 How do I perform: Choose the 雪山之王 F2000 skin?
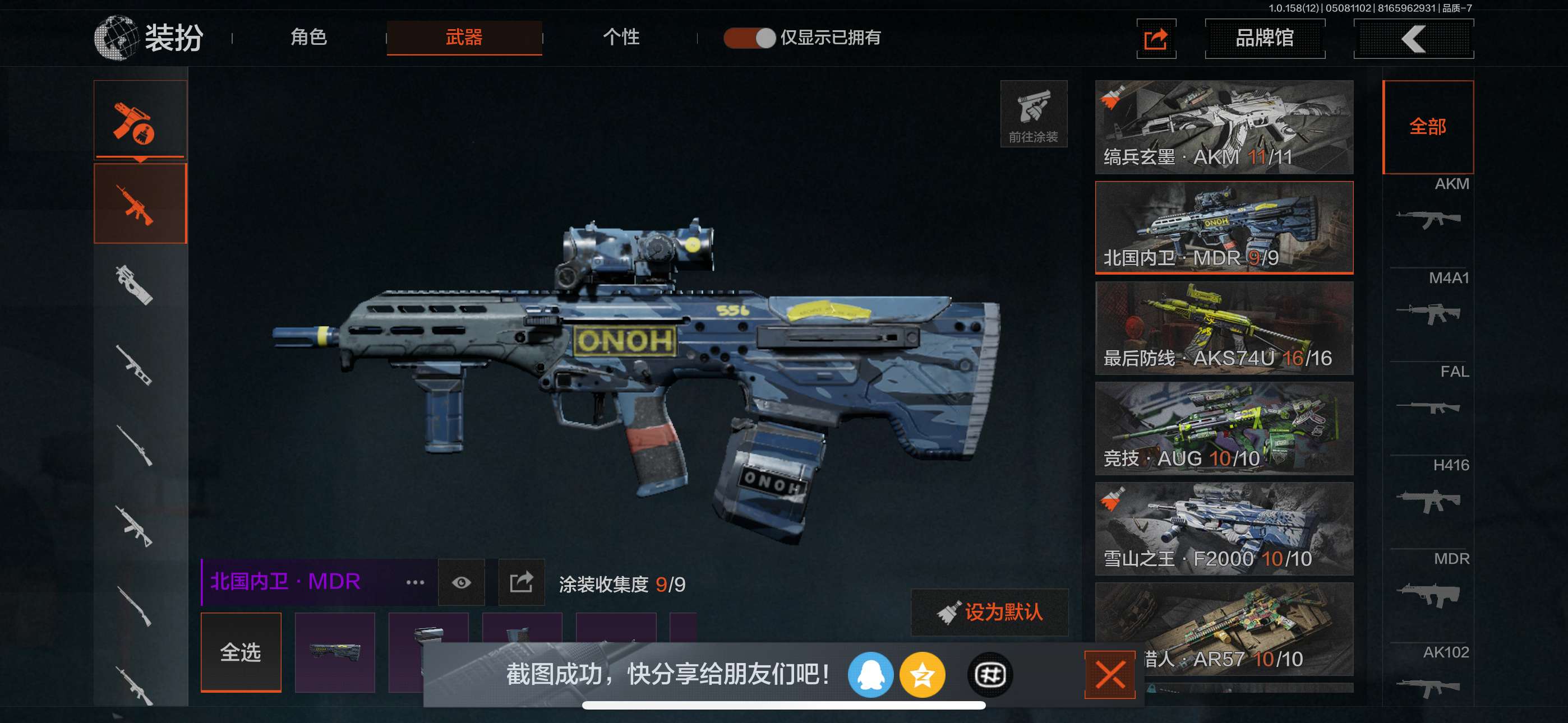pos(1224,529)
